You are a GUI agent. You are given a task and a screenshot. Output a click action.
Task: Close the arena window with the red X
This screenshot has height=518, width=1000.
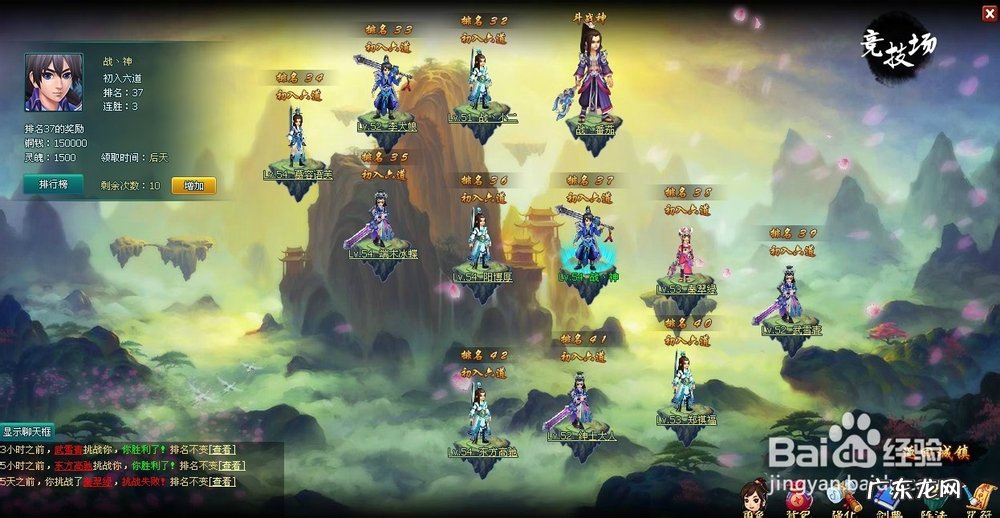tap(989, 12)
